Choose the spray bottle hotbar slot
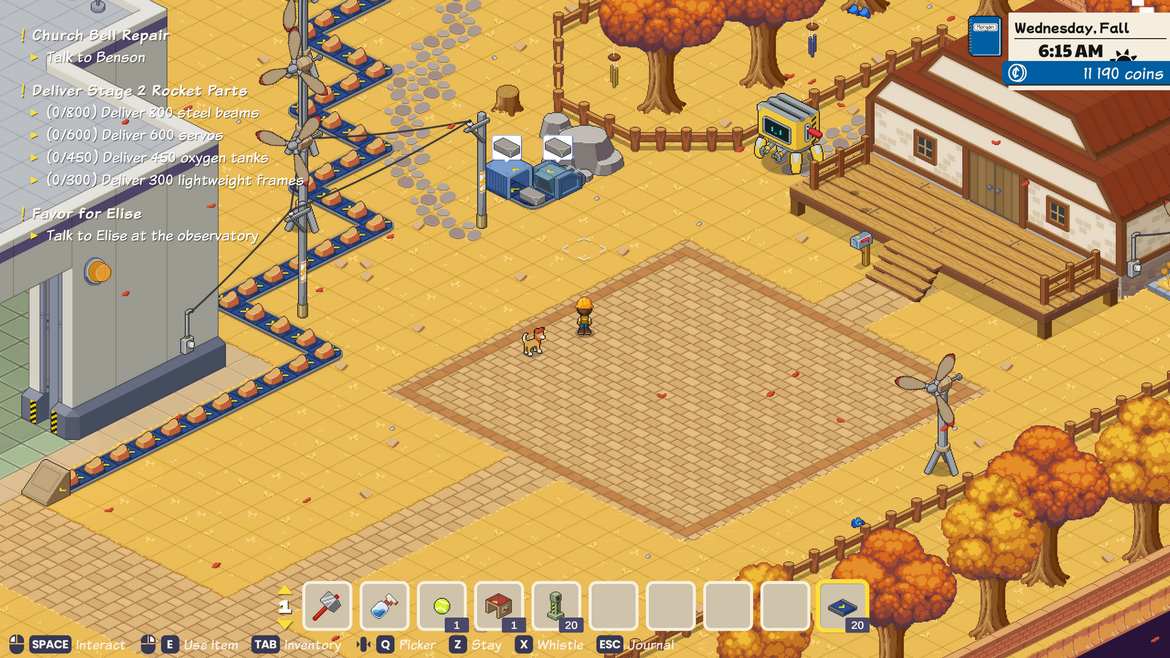This screenshot has height=658, width=1170. [385, 606]
